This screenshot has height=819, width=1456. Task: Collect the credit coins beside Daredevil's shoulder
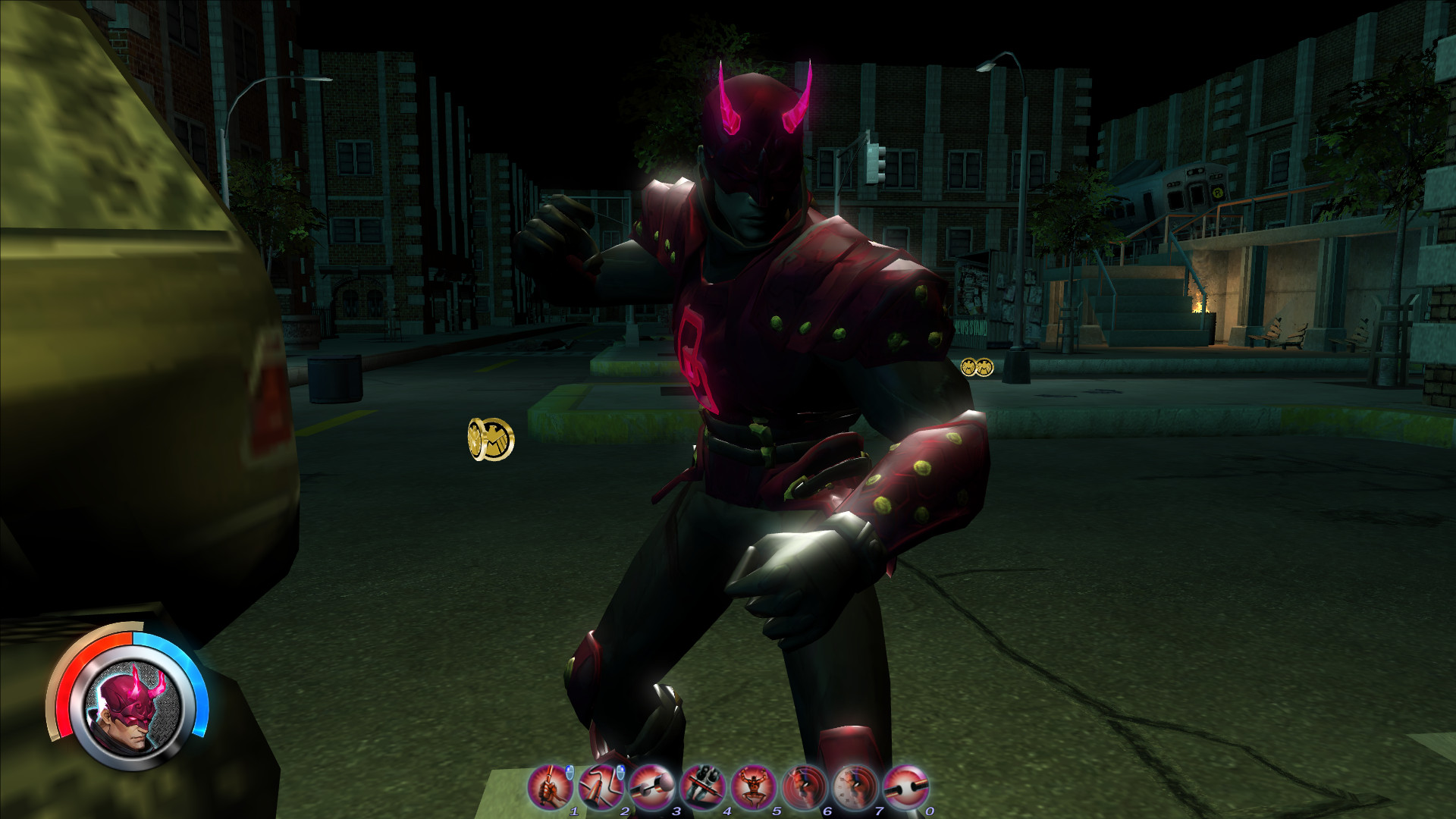(976, 368)
